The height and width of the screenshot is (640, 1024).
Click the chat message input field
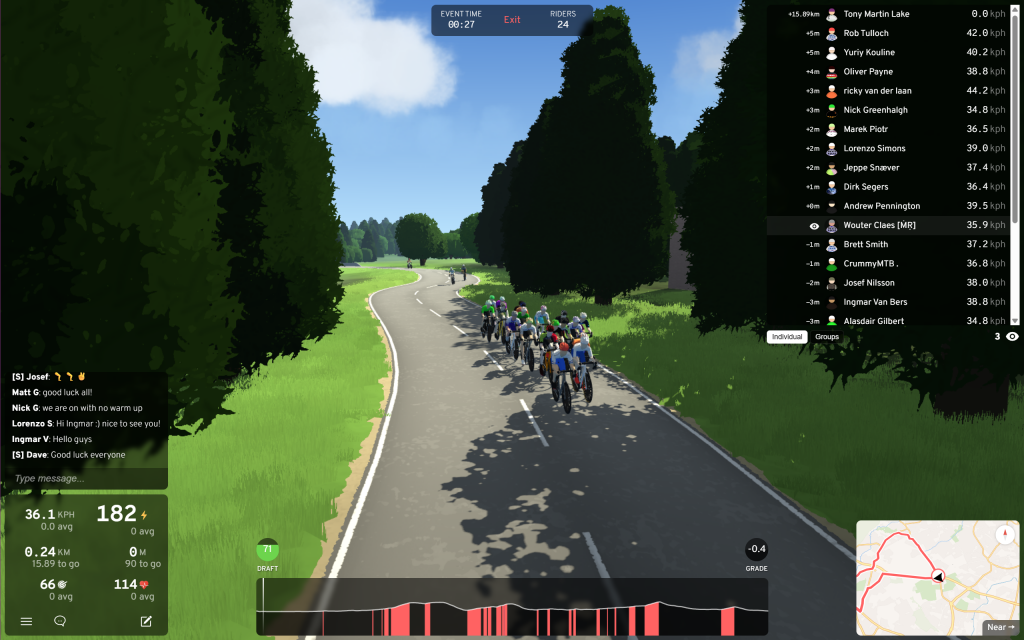tap(85, 479)
